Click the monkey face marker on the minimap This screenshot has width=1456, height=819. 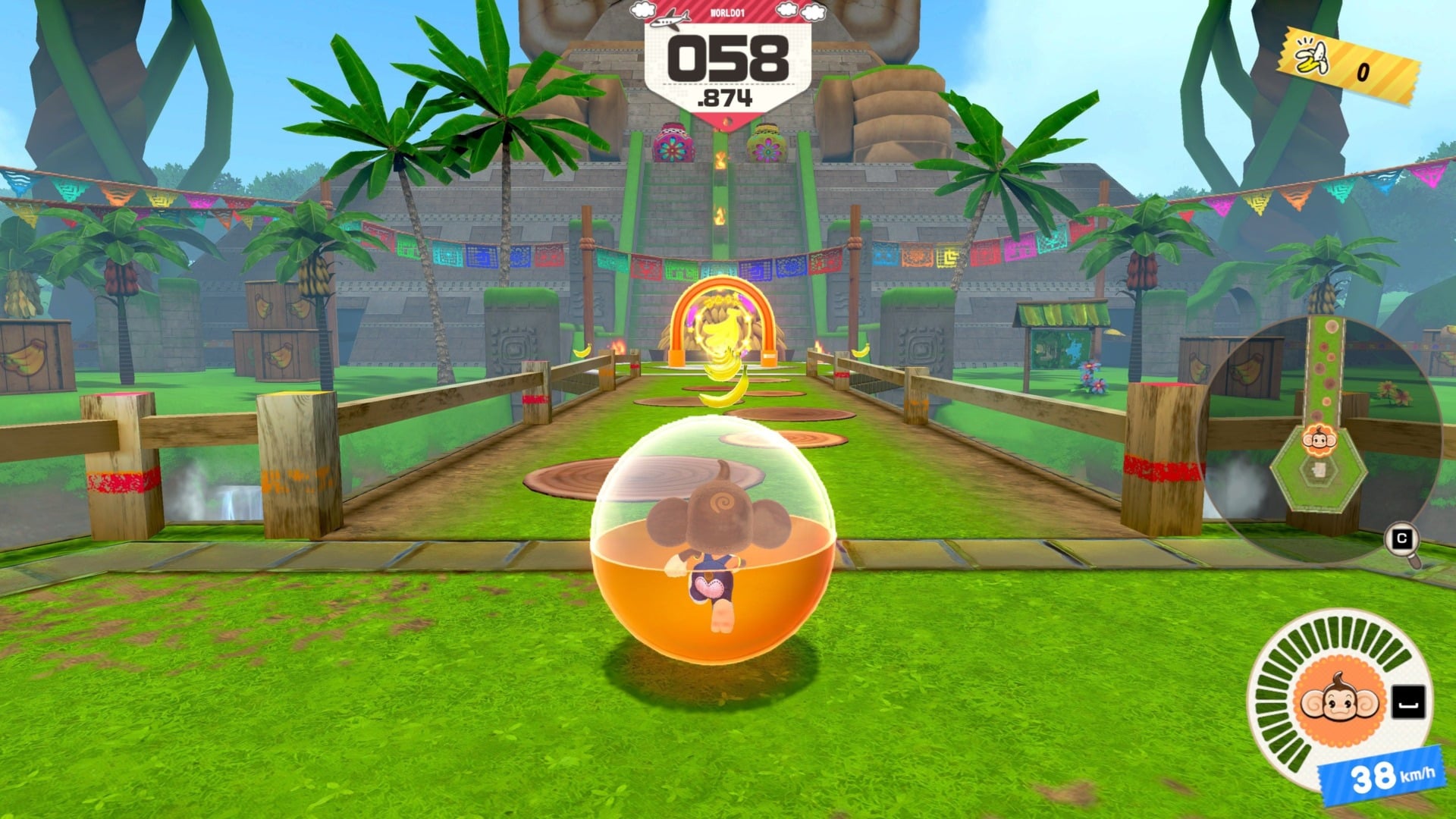1319,440
